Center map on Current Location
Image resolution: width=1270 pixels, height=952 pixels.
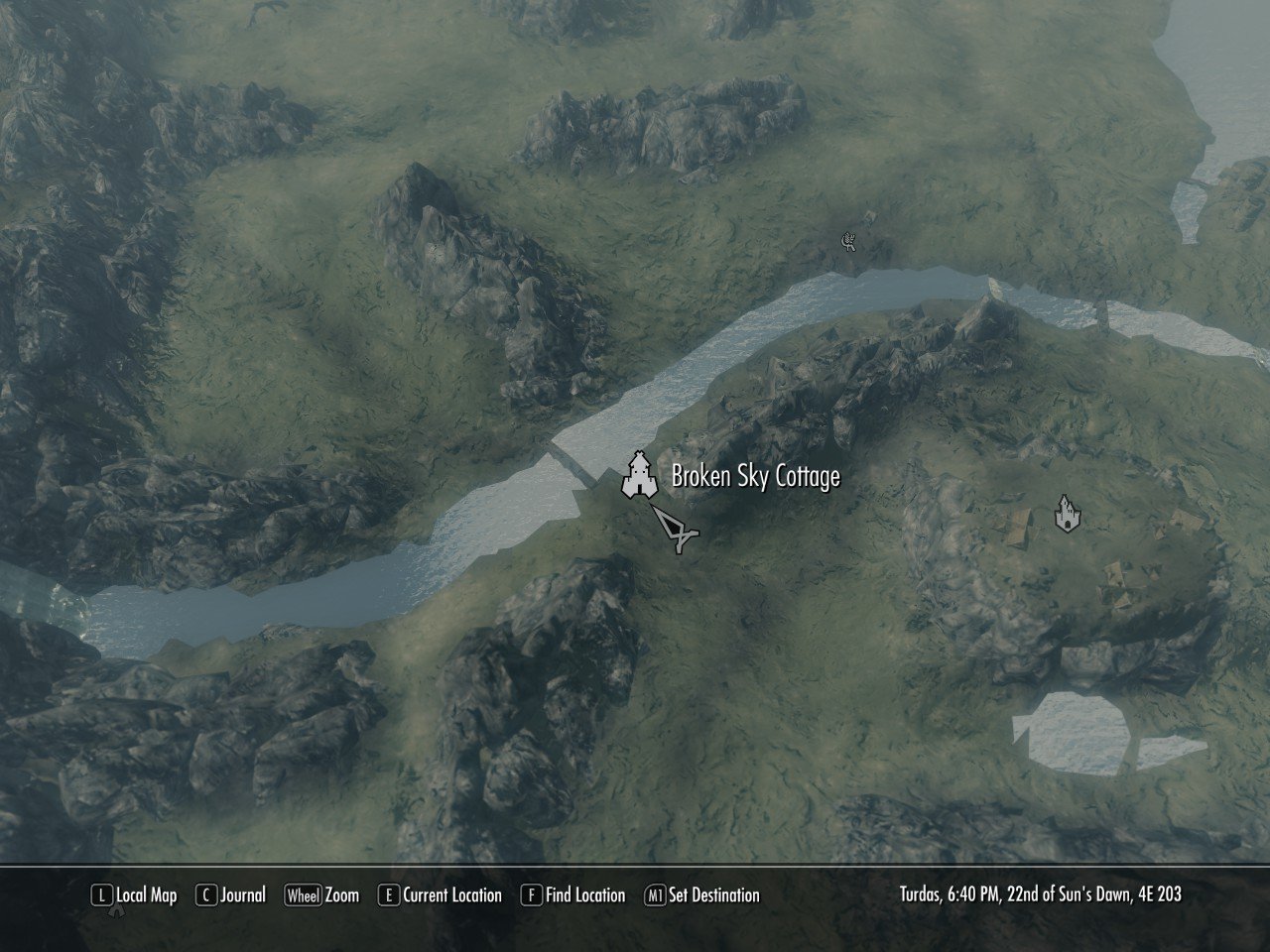441,895
